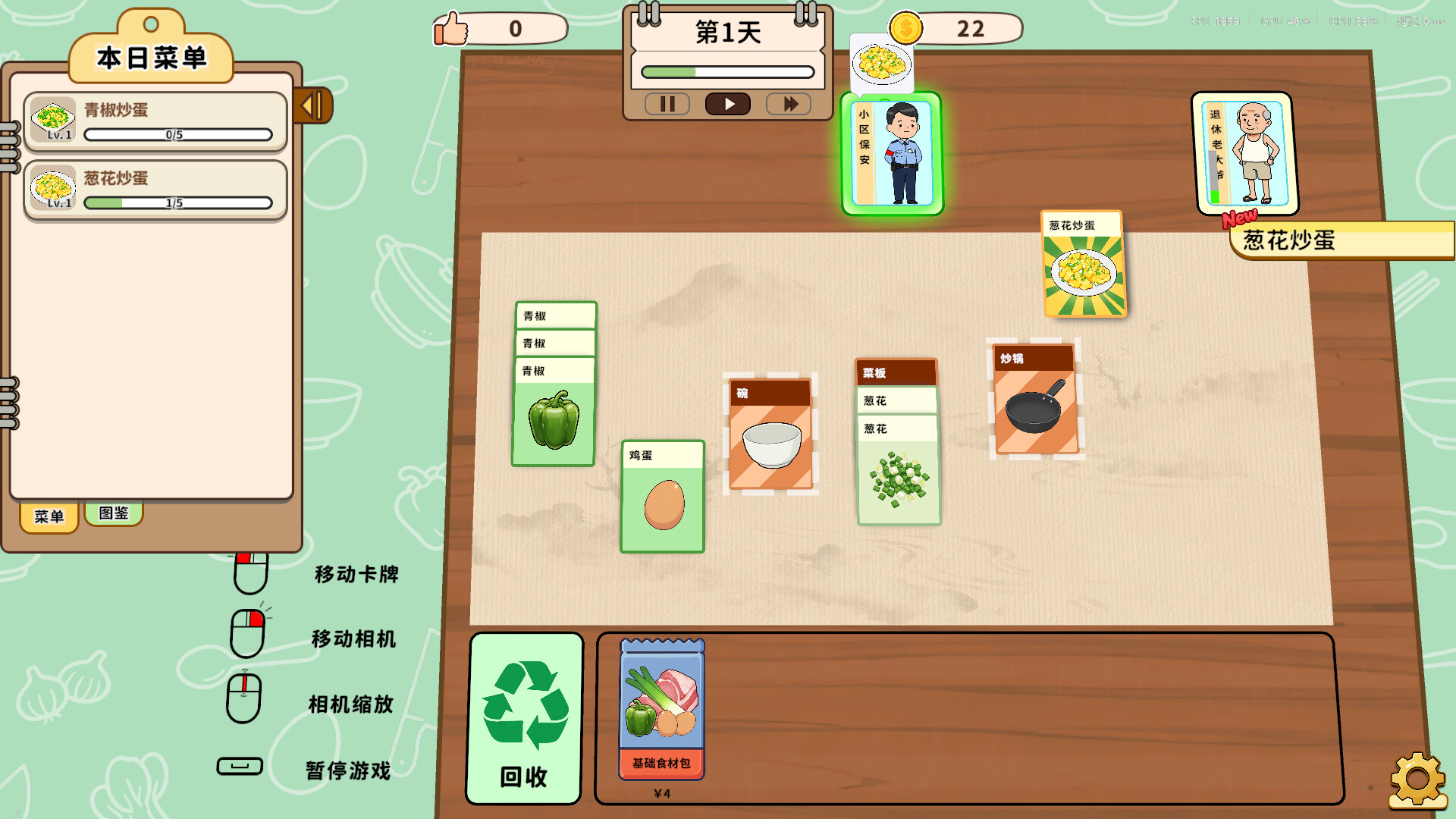Open the settings gear

1420,778
